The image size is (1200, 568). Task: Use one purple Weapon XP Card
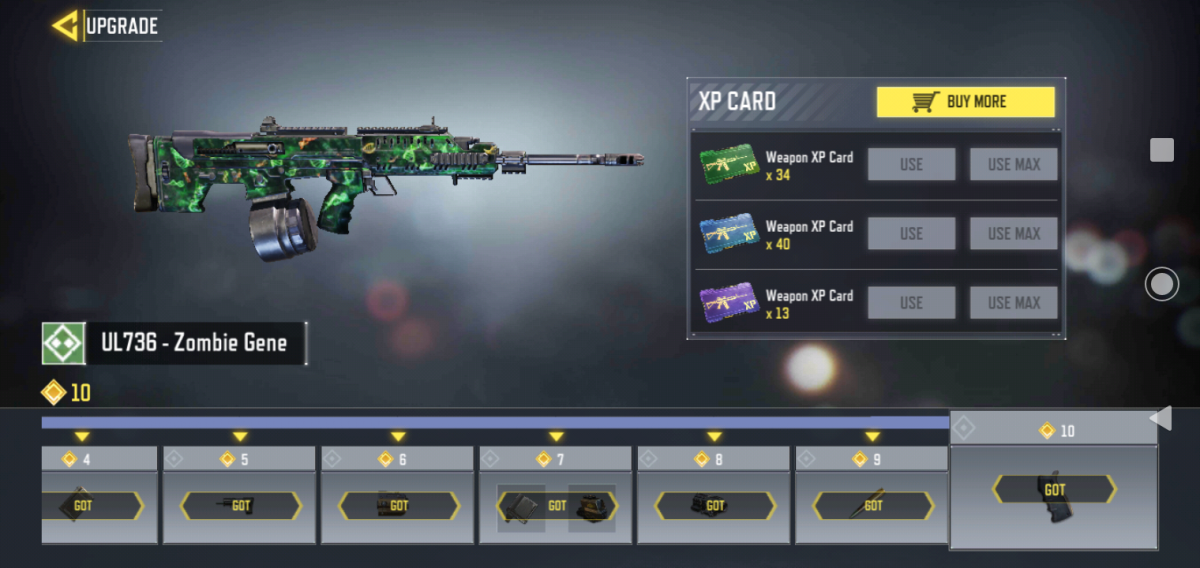pyautogui.click(x=911, y=302)
